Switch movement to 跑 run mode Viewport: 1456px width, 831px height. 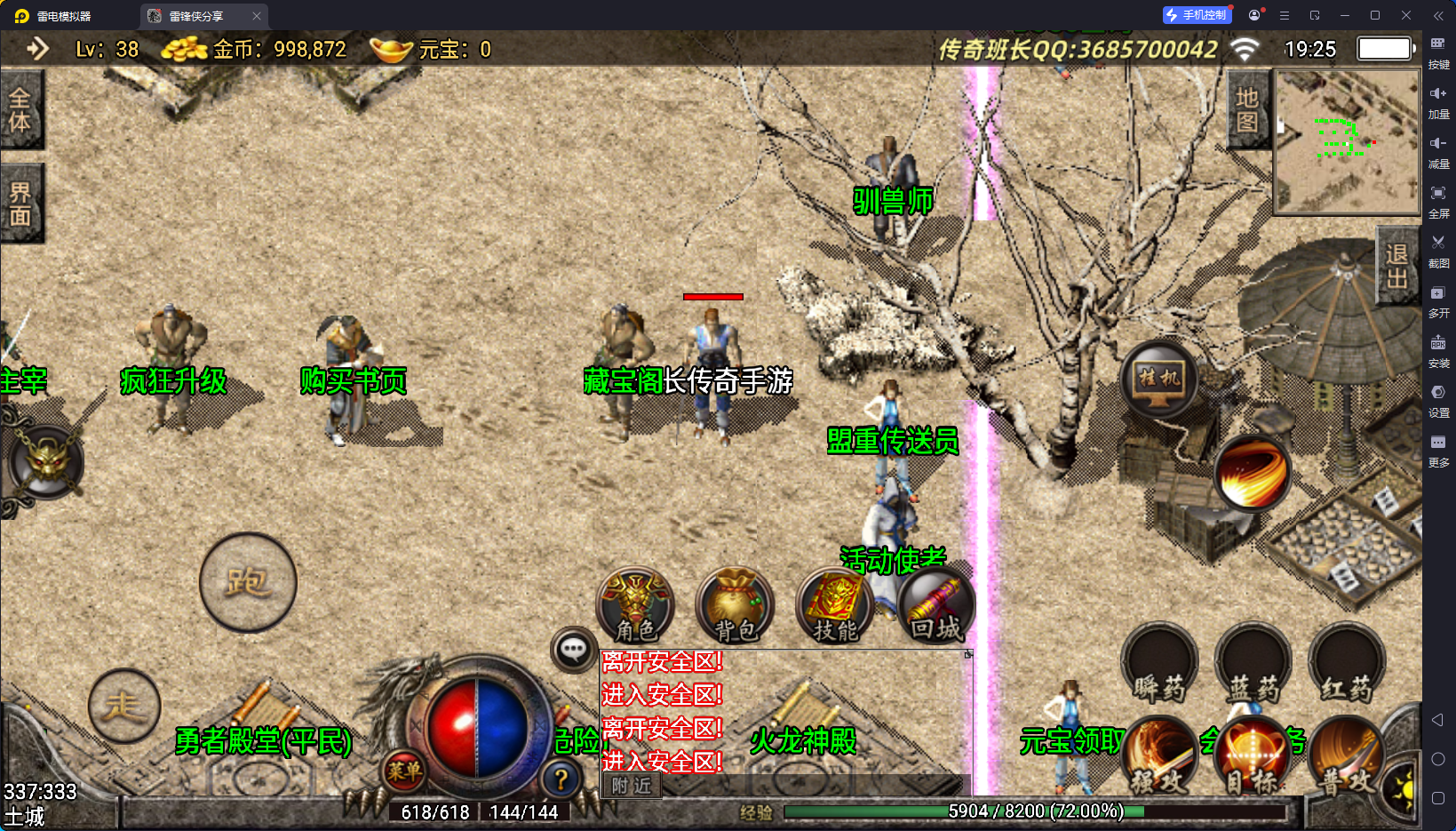[248, 582]
